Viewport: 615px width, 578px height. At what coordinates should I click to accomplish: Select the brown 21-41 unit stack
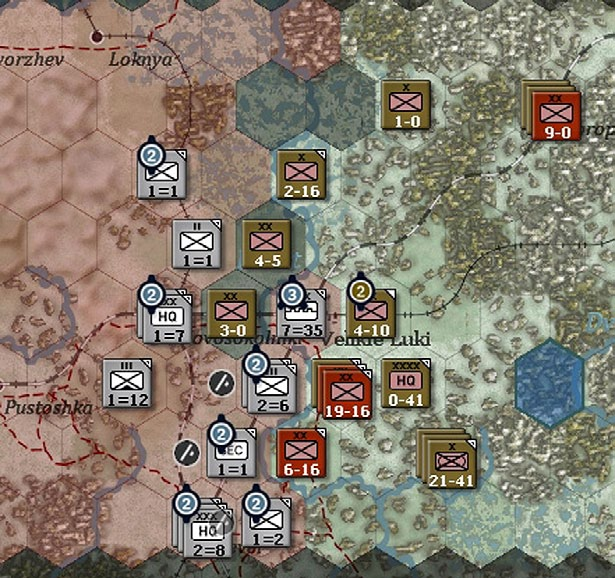pyautogui.click(x=449, y=461)
